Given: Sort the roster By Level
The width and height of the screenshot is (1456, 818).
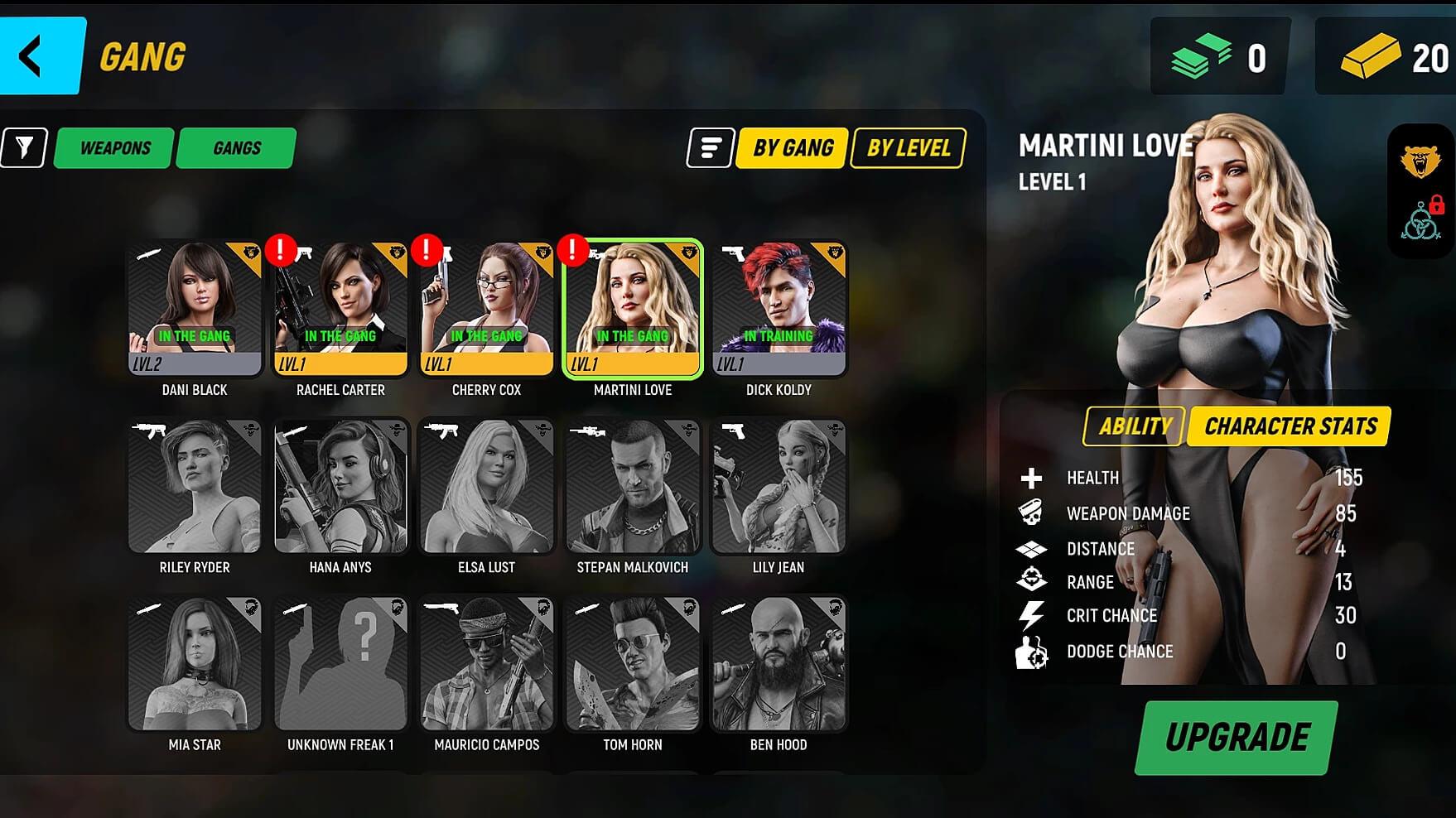Looking at the screenshot, I should tap(908, 148).
